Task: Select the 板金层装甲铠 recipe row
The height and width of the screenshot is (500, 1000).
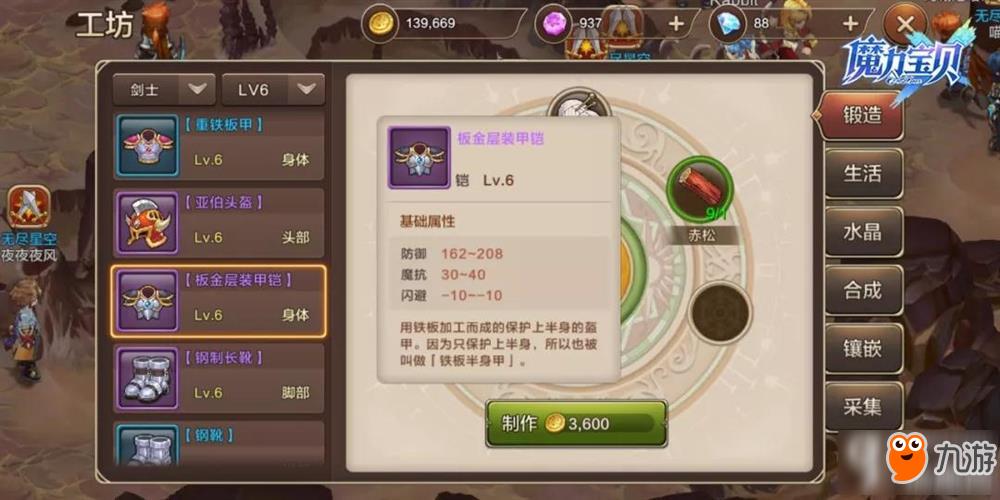Action: click(x=219, y=299)
